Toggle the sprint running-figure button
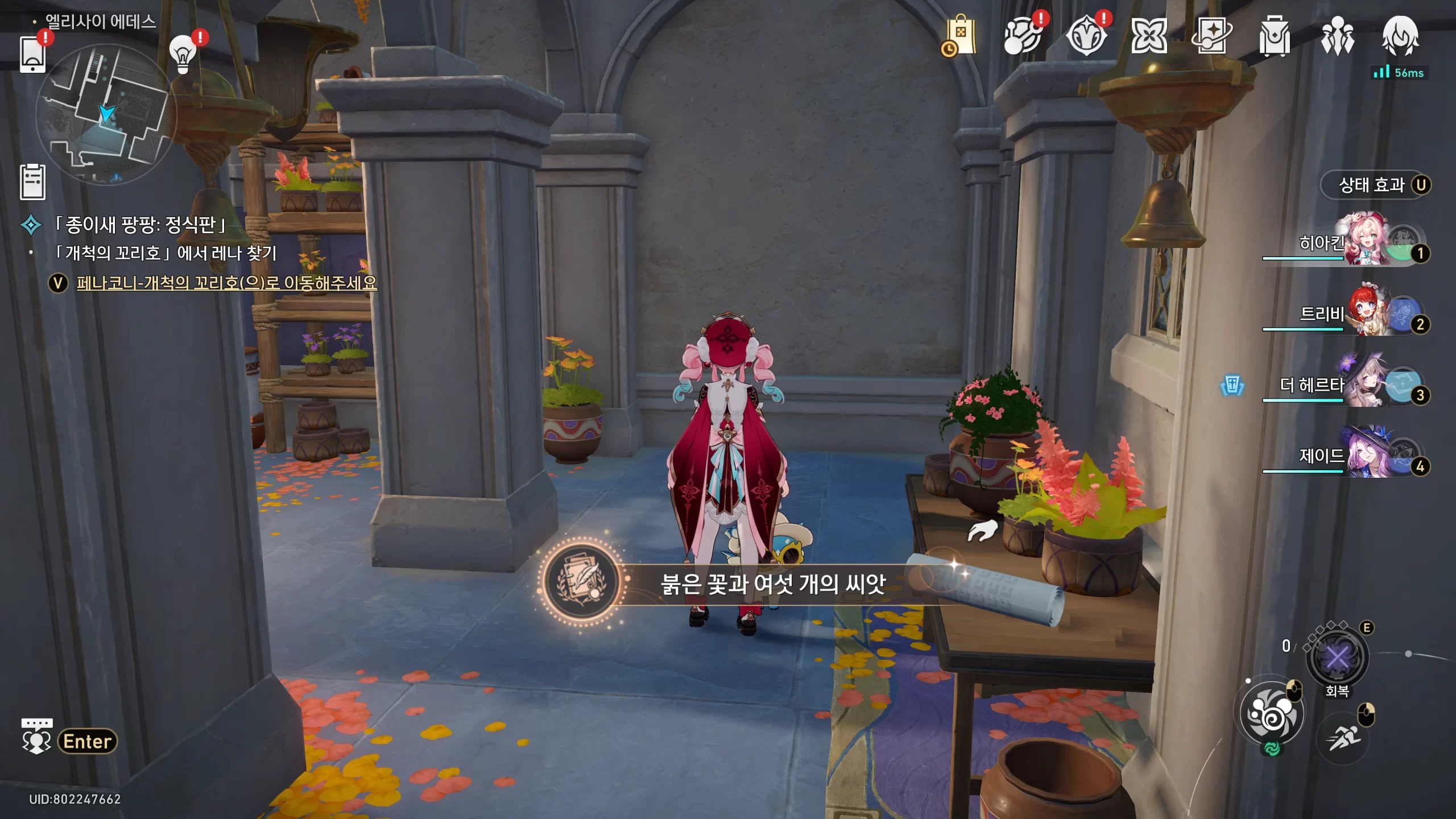 tap(1343, 738)
